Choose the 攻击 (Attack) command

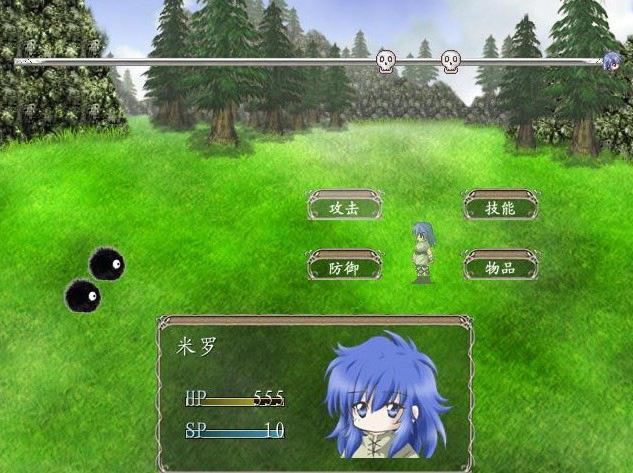click(345, 207)
